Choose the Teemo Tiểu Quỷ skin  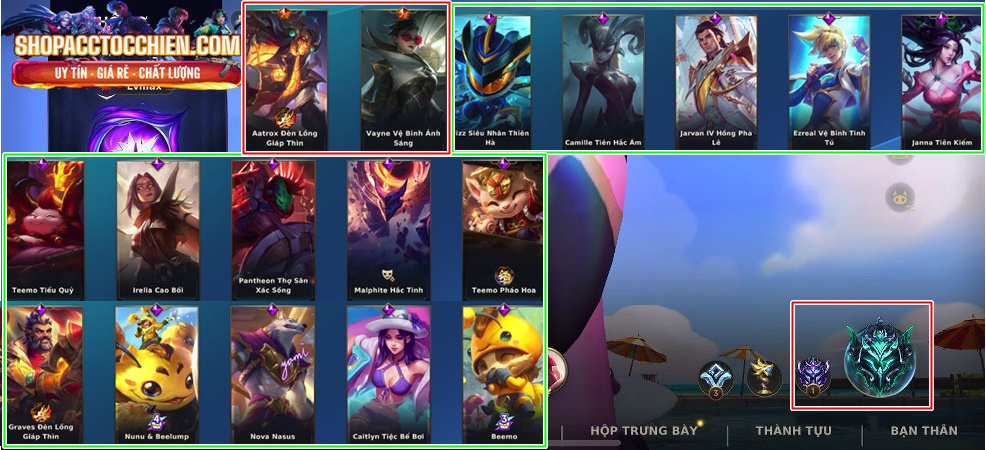(x=44, y=230)
